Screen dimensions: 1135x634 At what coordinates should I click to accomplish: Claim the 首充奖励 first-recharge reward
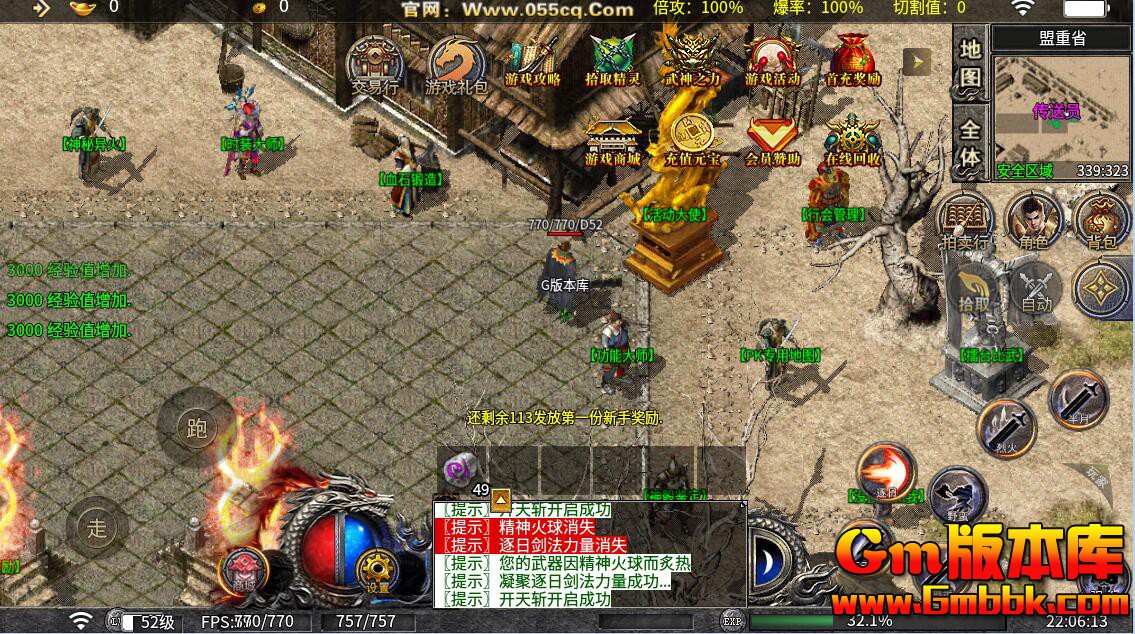pos(852,60)
